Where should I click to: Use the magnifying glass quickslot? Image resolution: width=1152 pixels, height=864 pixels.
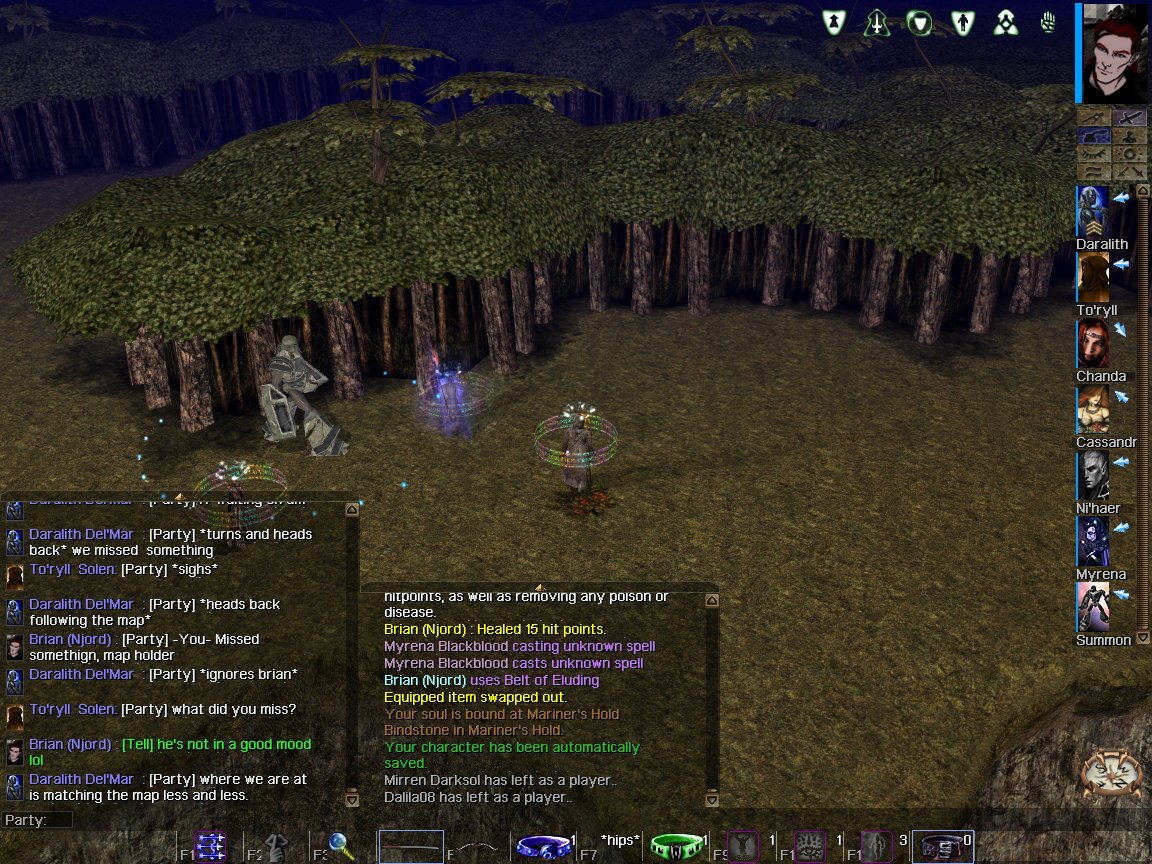point(341,847)
